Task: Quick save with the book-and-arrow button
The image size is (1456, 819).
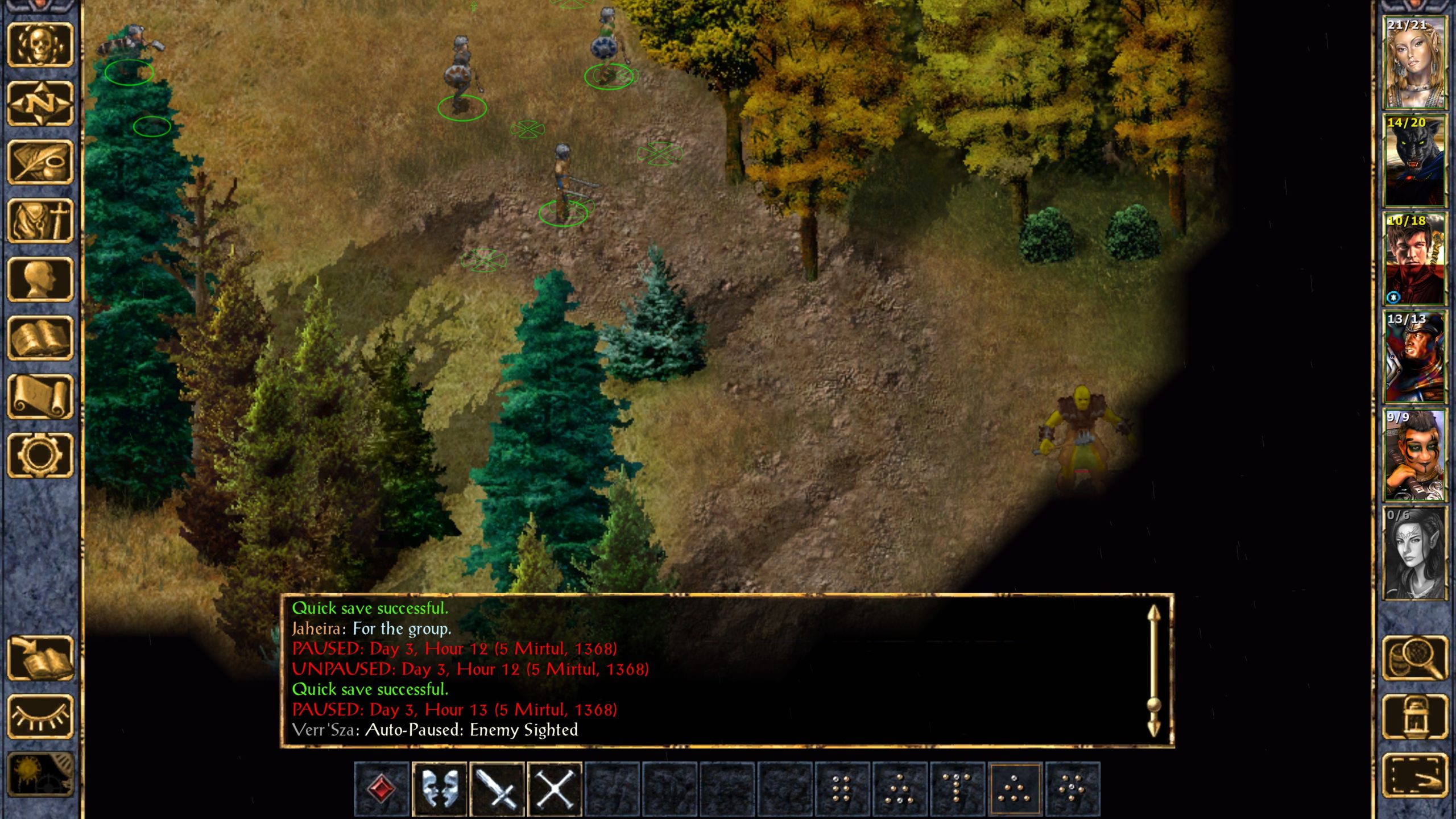Action: pyautogui.click(x=40, y=658)
